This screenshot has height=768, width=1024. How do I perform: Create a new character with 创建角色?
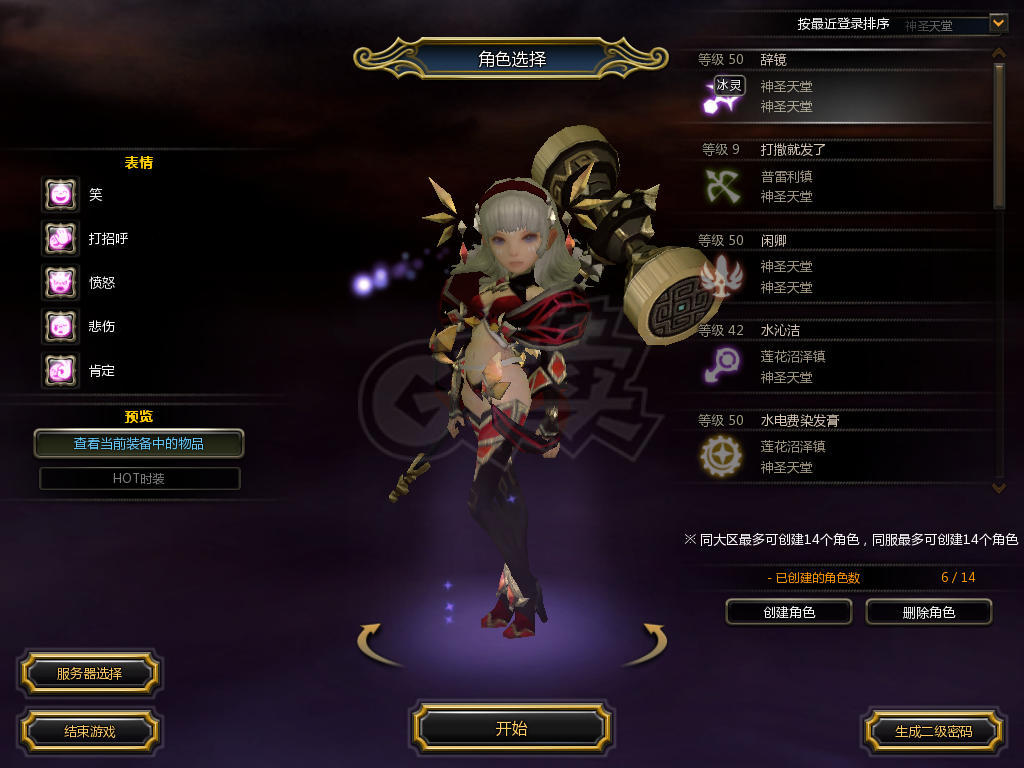coord(789,612)
